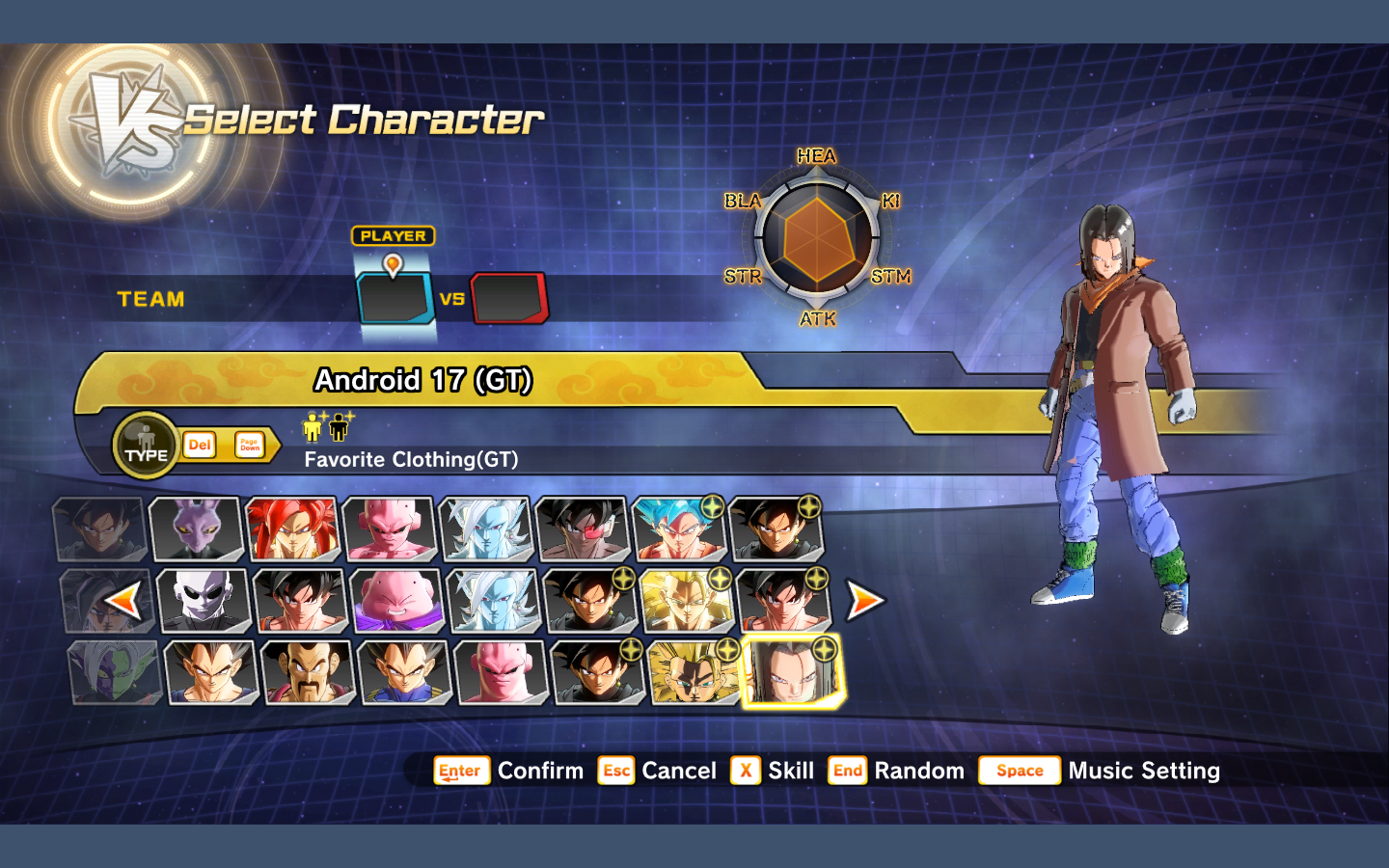
Task: Click the Del button to delete preset
Action: point(199,445)
